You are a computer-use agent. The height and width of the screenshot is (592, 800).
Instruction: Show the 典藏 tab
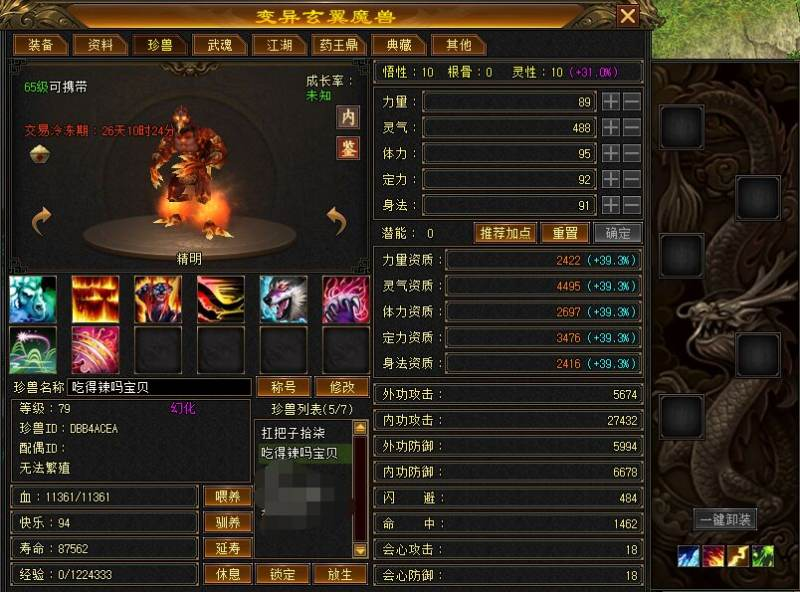click(398, 45)
